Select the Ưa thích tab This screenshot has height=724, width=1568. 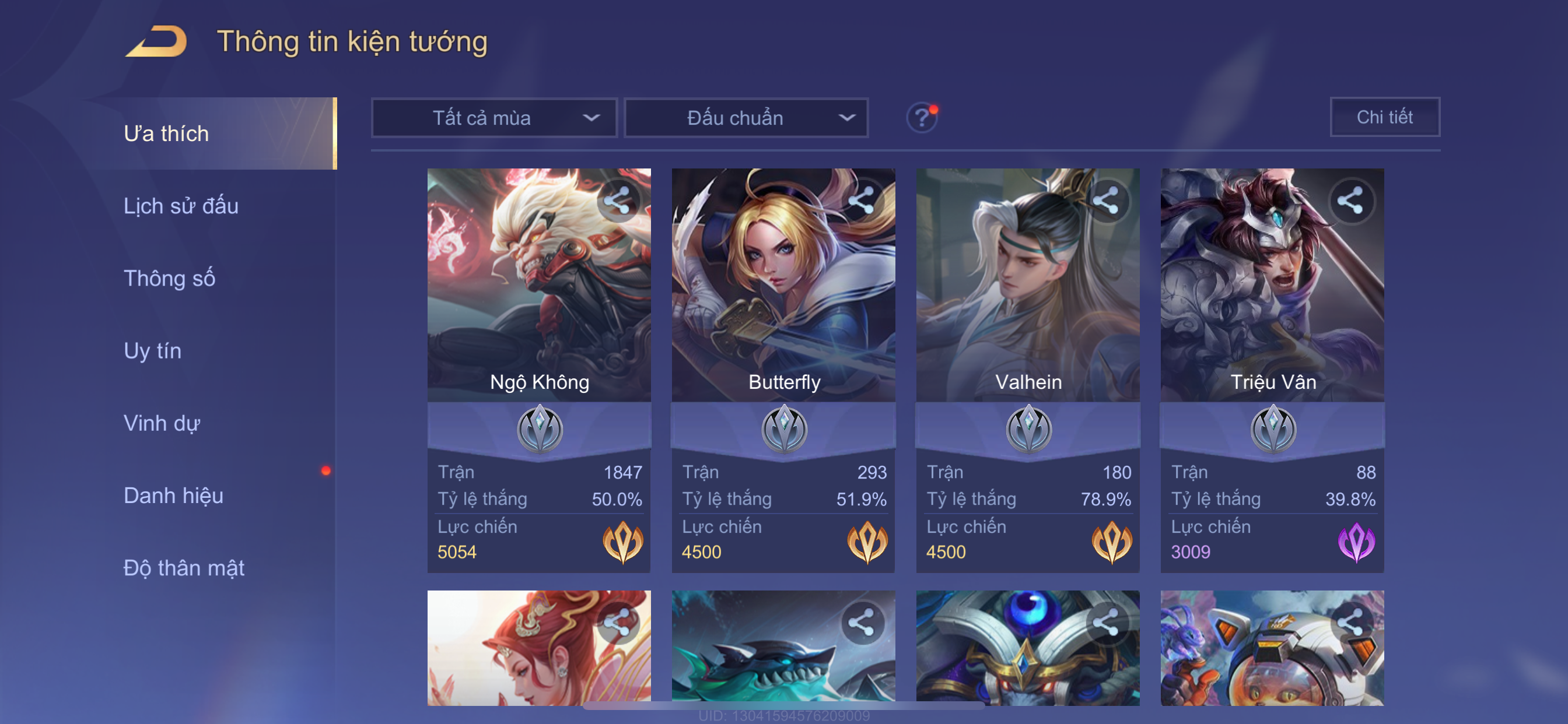166,134
